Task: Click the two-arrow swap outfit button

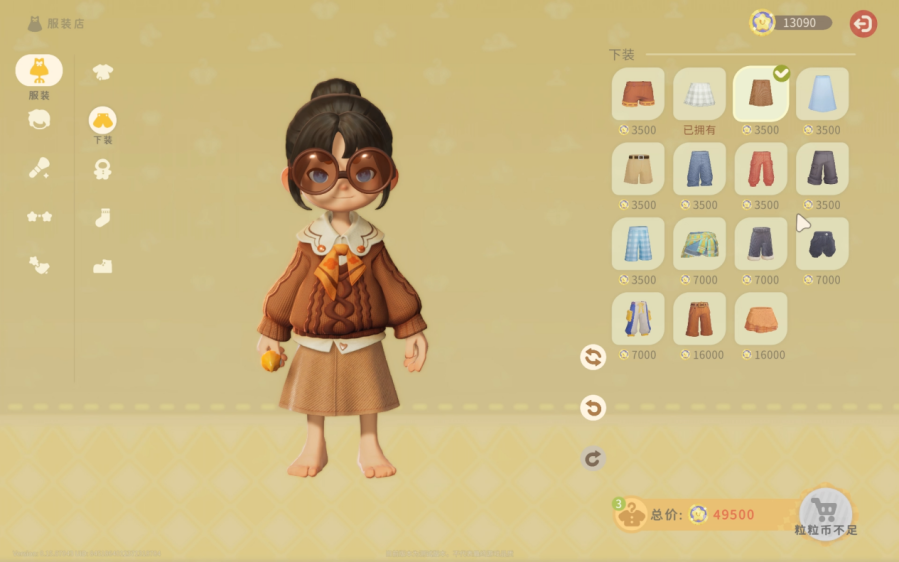Action: [x=593, y=357]
